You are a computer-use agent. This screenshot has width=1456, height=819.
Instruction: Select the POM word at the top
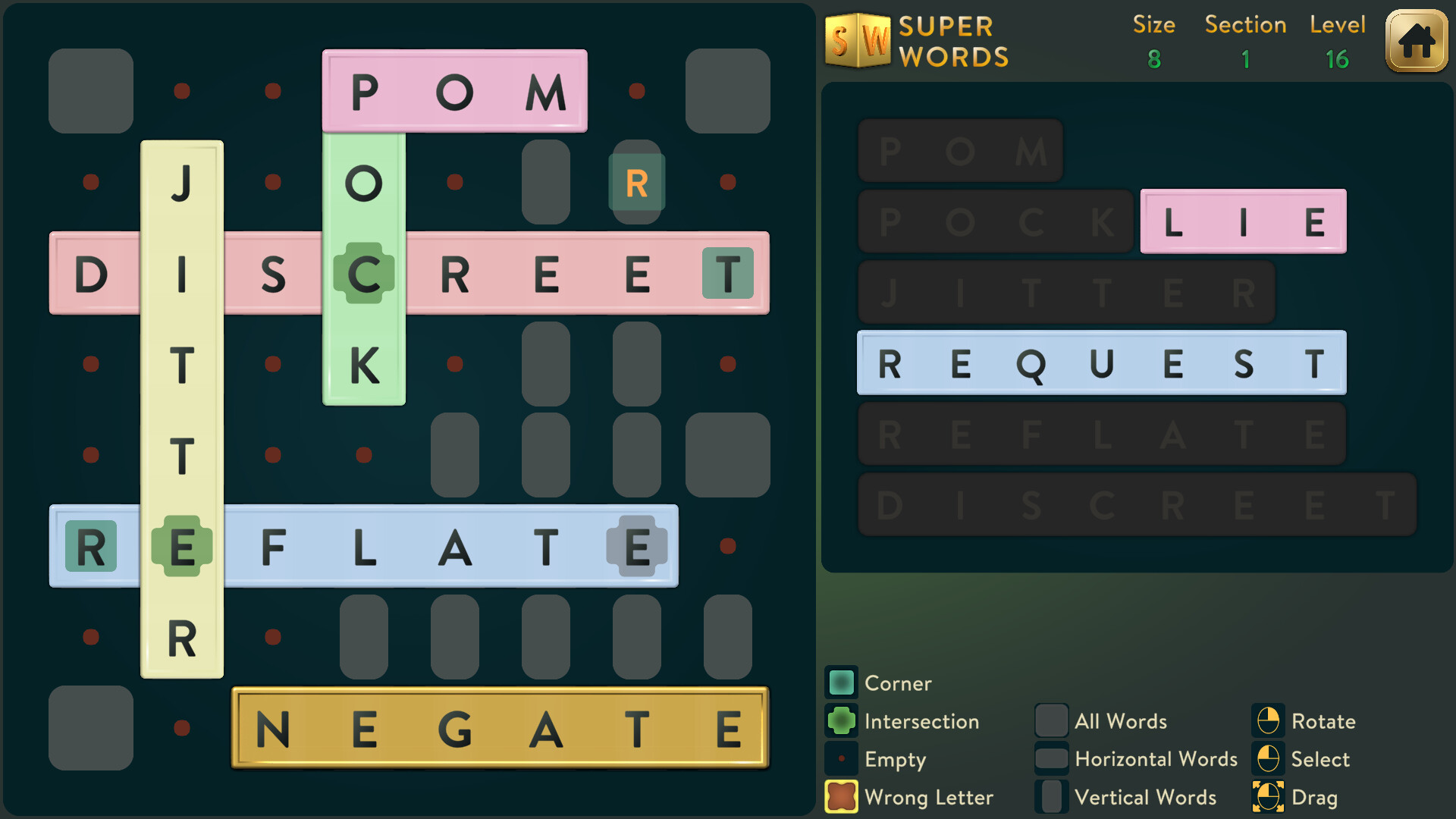(455, 90)
